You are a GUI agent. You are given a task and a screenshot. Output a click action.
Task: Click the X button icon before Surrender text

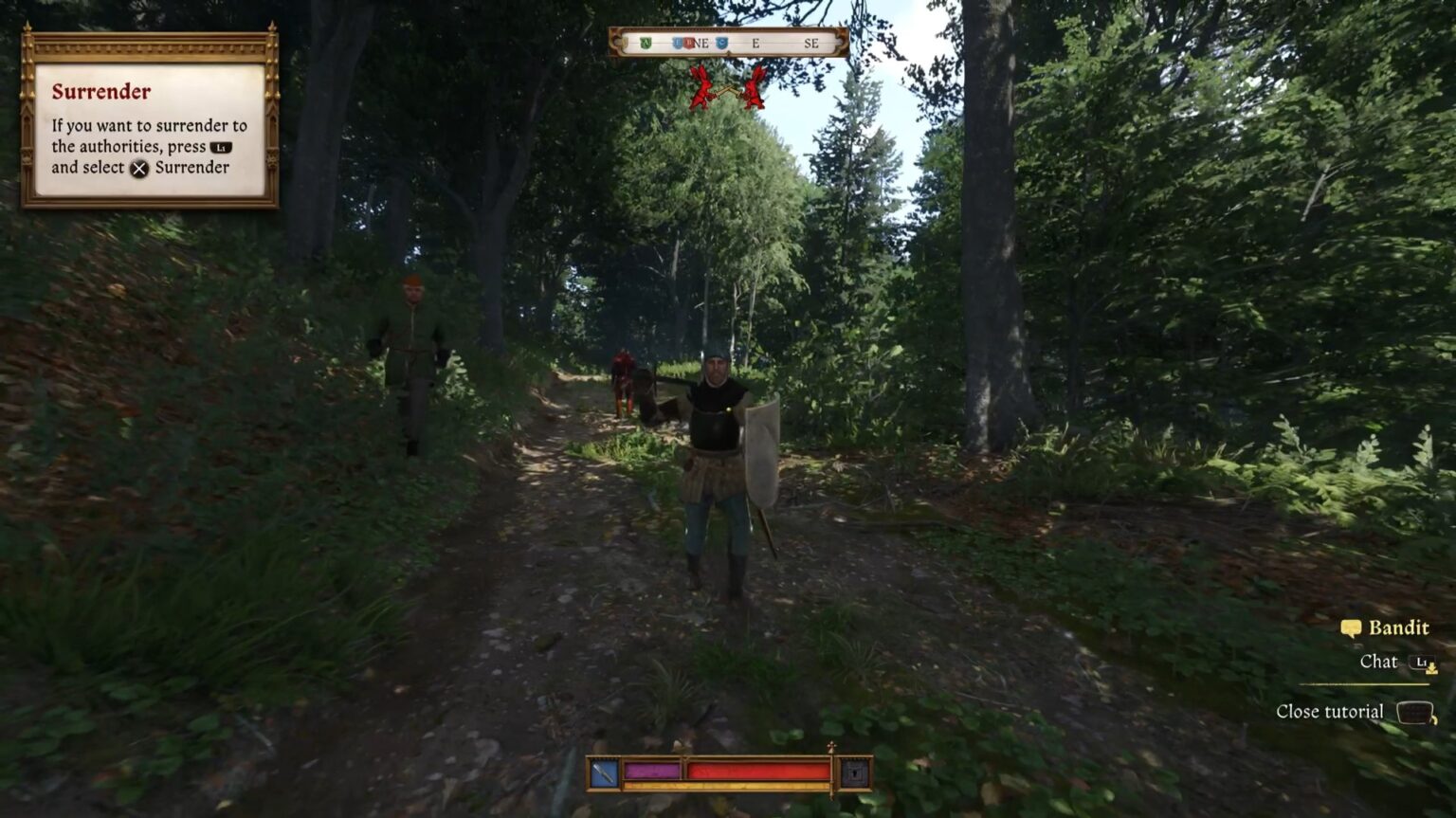[x=140, y=170]
